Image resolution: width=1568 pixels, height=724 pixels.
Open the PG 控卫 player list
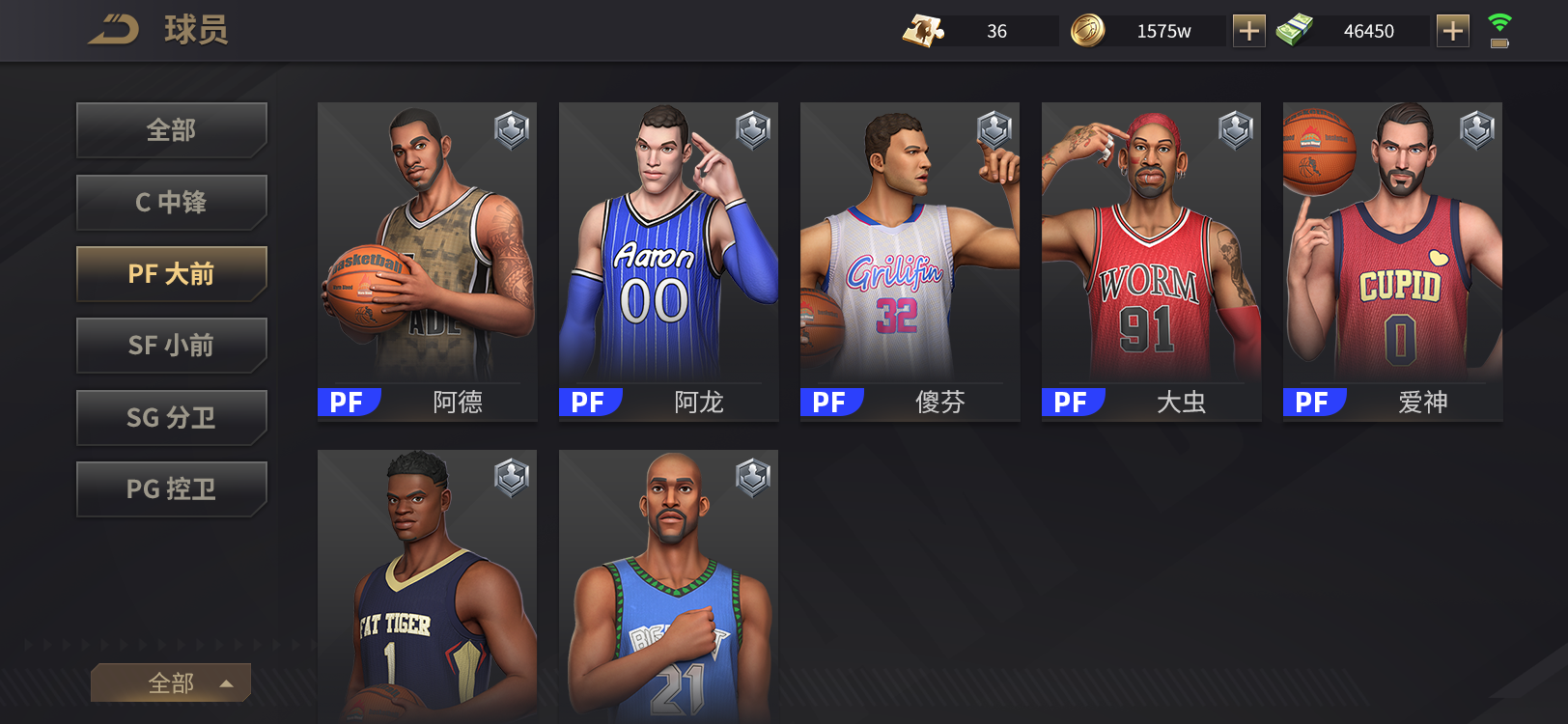pos(171,489)
